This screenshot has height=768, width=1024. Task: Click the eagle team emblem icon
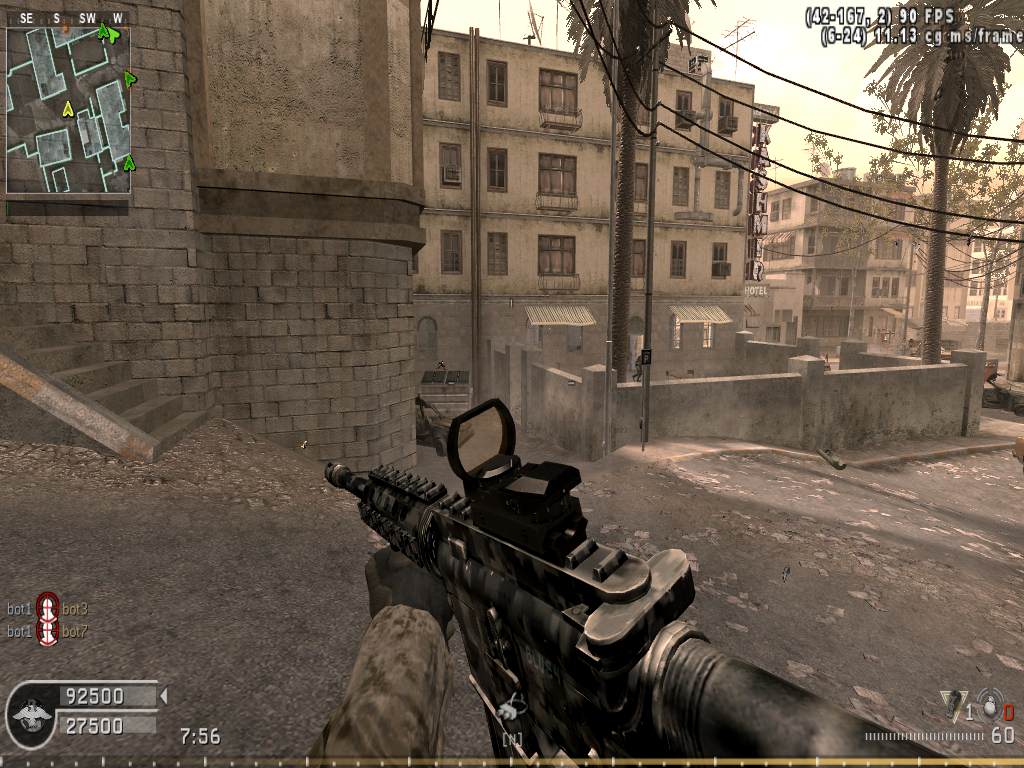pos(31,713)
